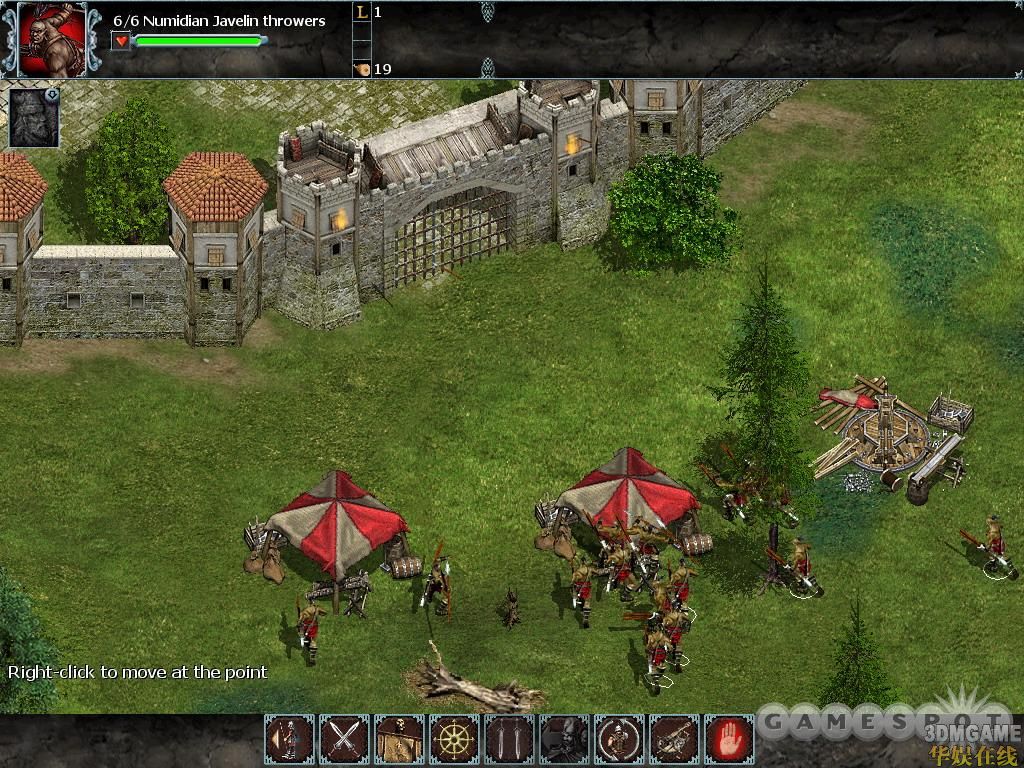Choose the dark bearded warrior command icon
This screenshot has height=768, width=1024.
[564, 740]
